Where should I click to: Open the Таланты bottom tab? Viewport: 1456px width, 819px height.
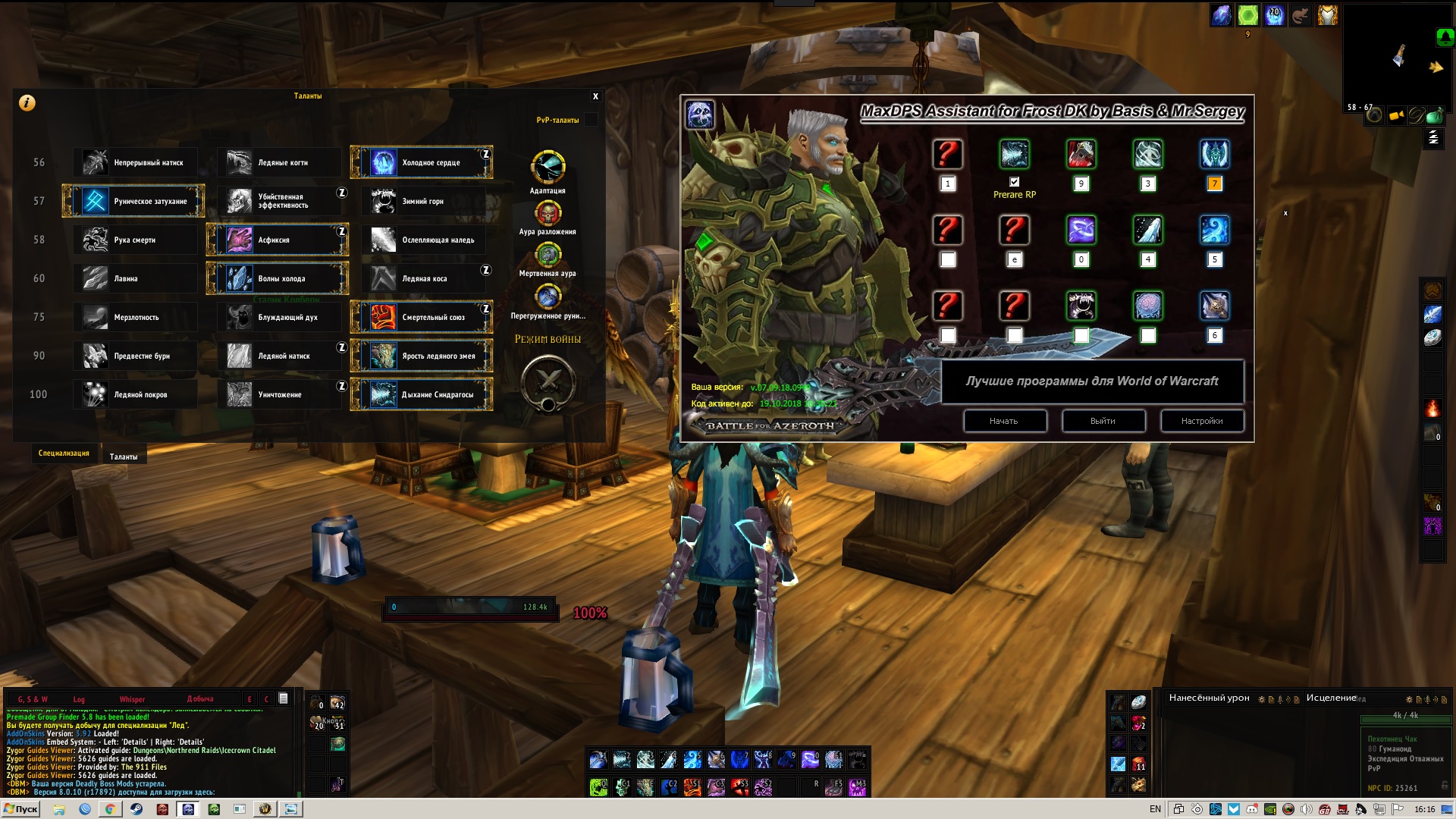tap(124, 457)
